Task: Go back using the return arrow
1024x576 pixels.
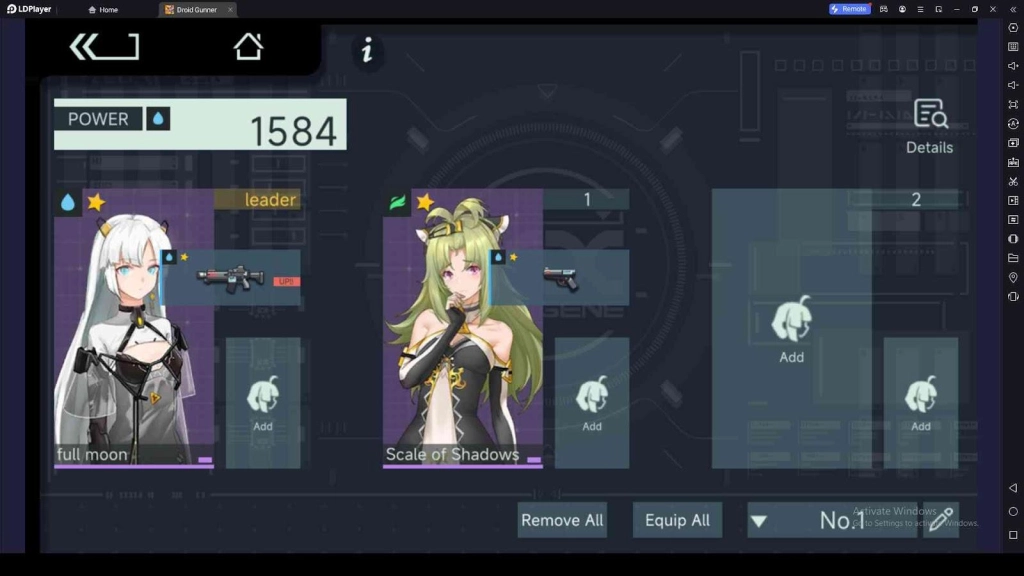Action: point(104,47)
